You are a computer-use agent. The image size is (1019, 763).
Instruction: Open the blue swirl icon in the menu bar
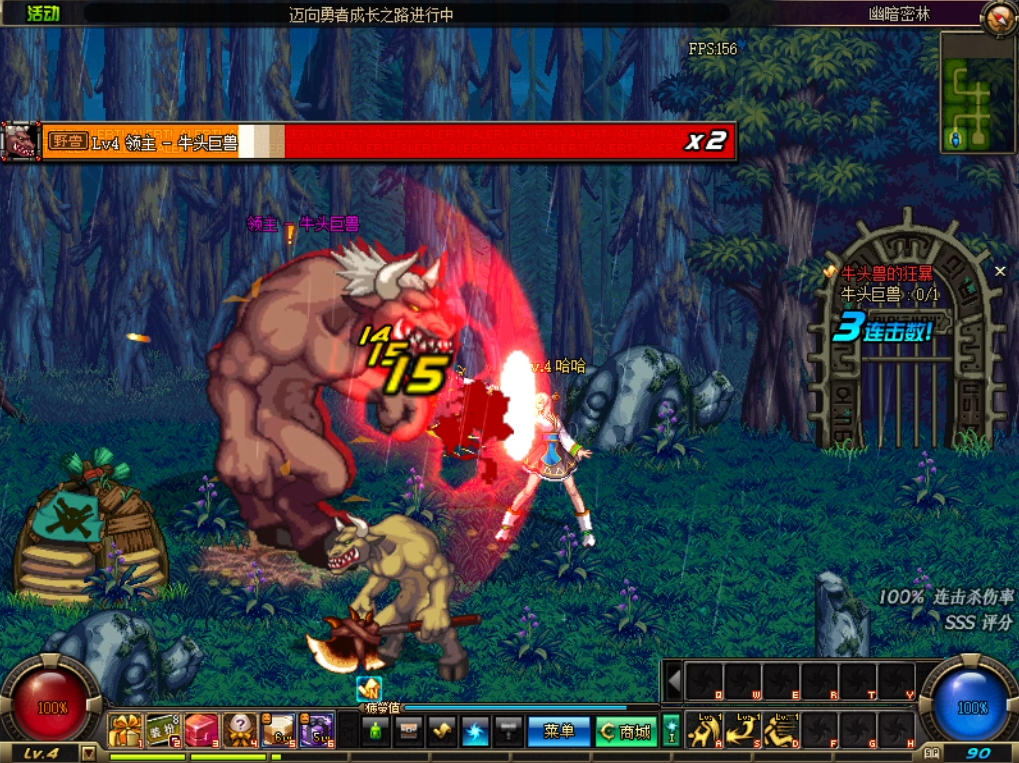point(475,731)
